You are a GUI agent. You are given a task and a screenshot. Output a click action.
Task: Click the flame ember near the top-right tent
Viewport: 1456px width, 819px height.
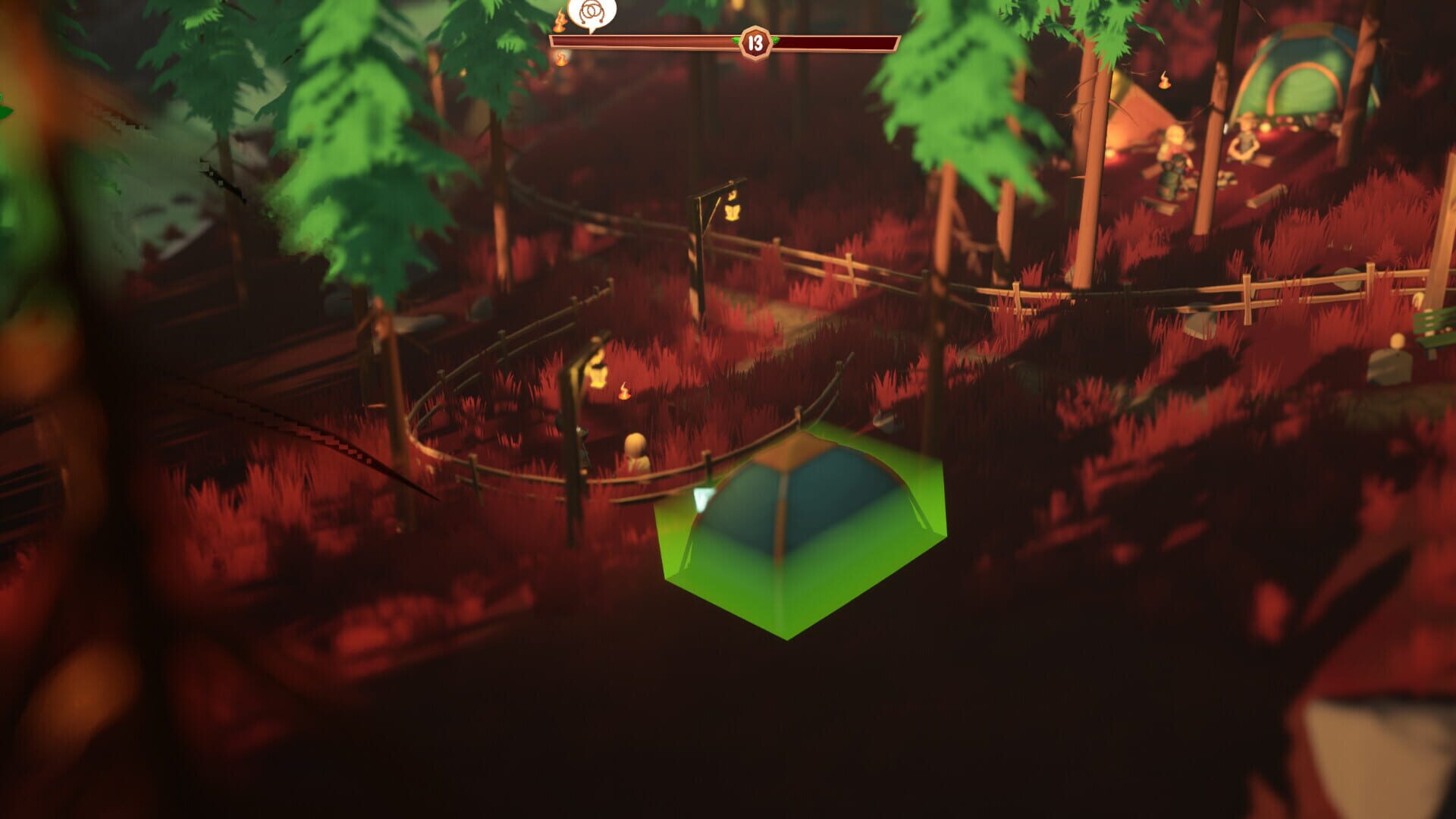coord(1164,81)
